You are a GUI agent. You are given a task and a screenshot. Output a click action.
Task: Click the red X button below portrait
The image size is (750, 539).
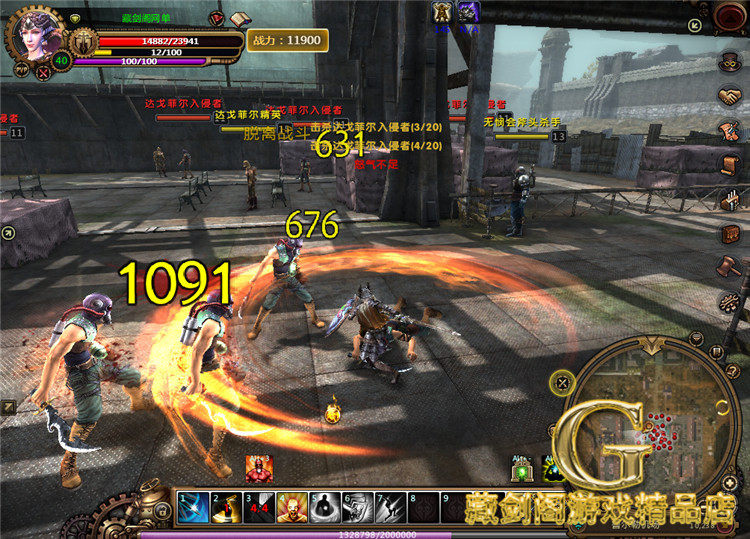point(43,72)
